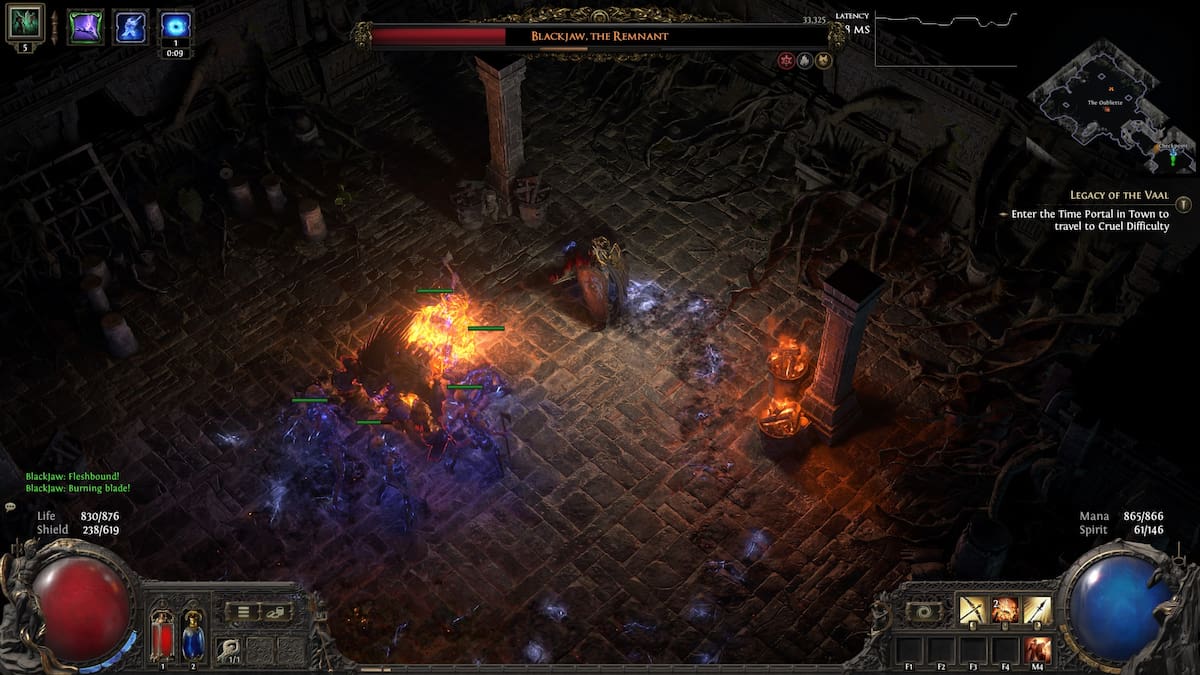The width and height of the screenshot is (1200, 675).
Task: Click the swirl button beside skill bar
Action: (923, 611)
